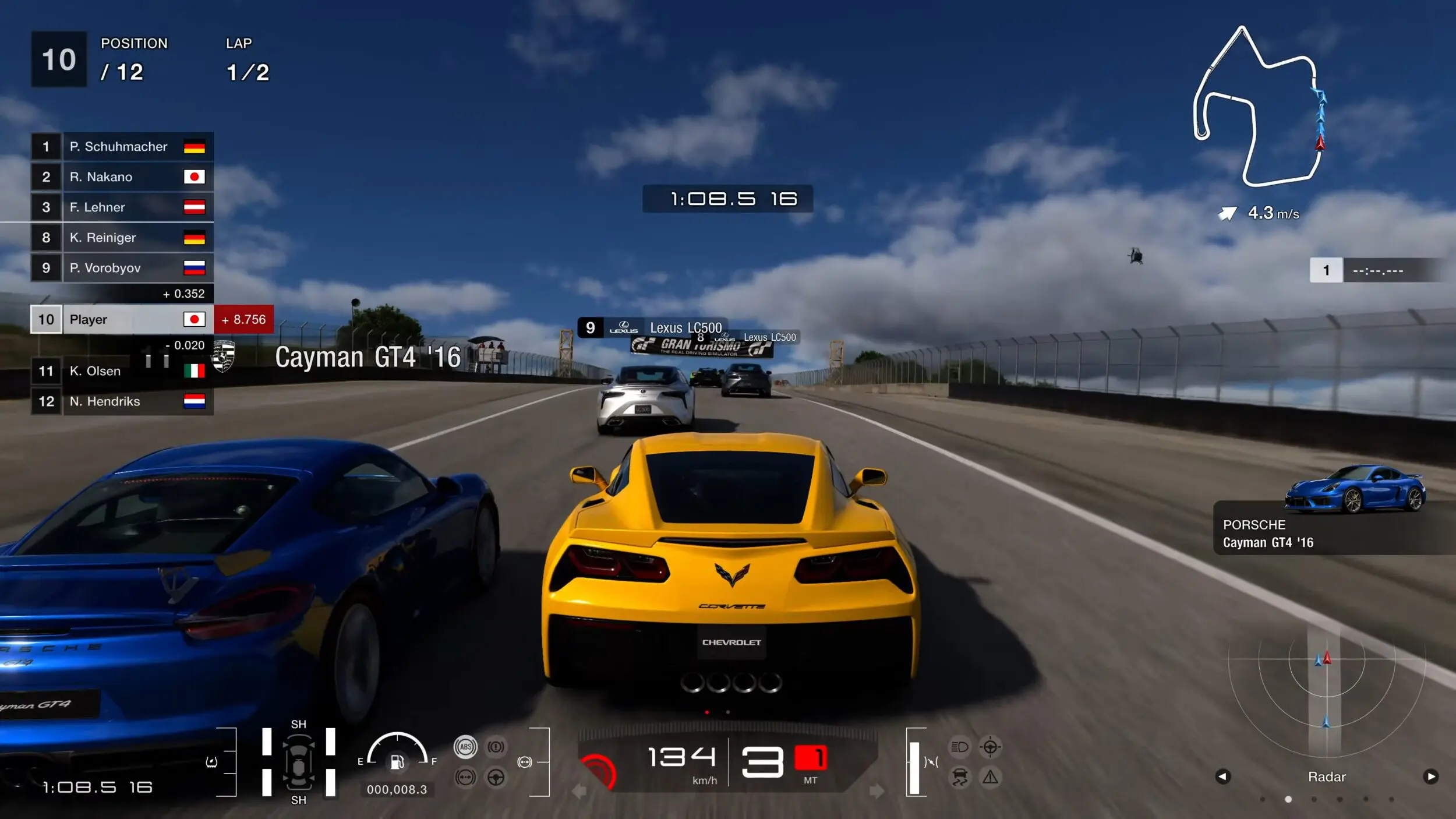Screen dimensions: 1456x819
Task: Select the traction control skid icon
Action: coord(959,777)
